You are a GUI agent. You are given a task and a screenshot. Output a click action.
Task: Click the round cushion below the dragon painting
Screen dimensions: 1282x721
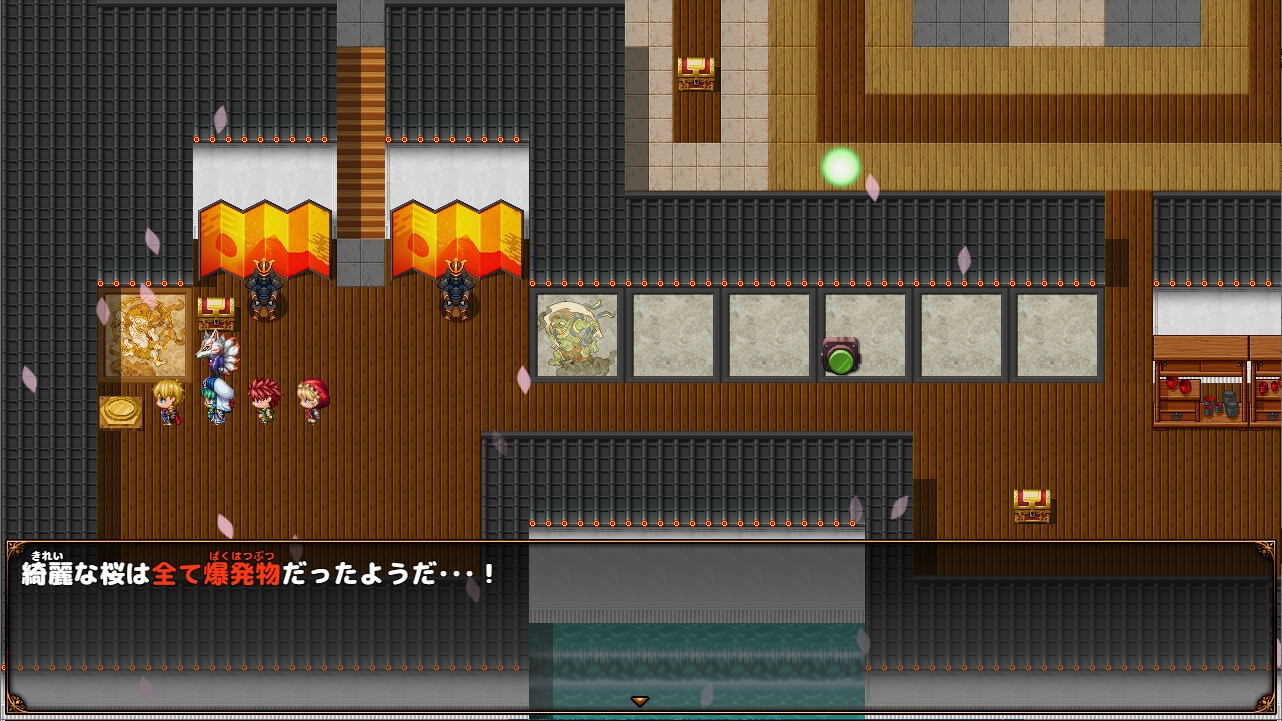click(x=122, y=409)
